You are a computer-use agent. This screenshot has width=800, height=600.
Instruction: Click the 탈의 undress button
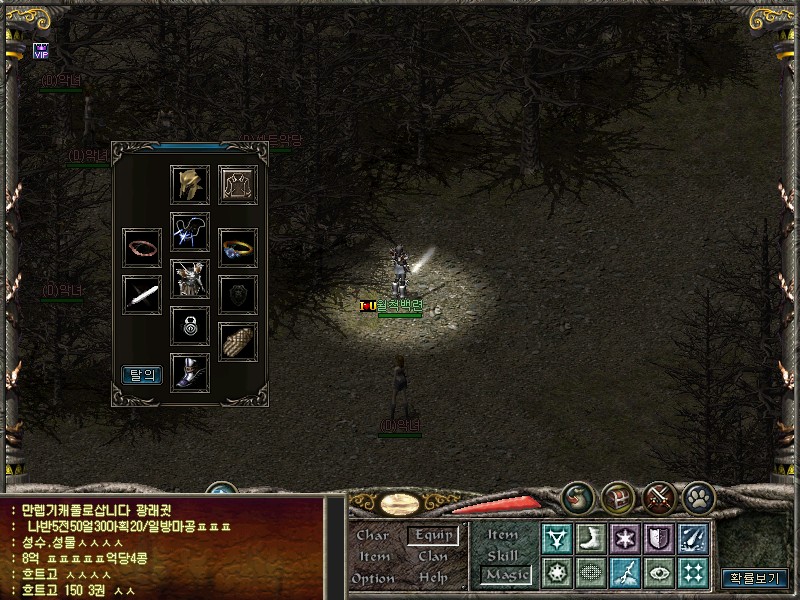tap(142, 374)
